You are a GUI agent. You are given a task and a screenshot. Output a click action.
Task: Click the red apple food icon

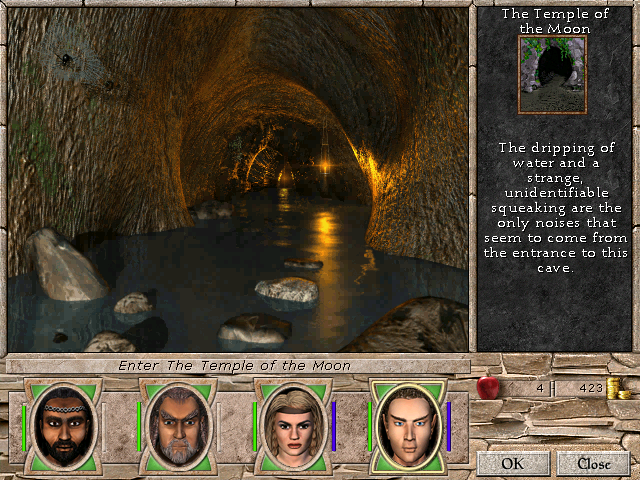click(x=488, y=387)
